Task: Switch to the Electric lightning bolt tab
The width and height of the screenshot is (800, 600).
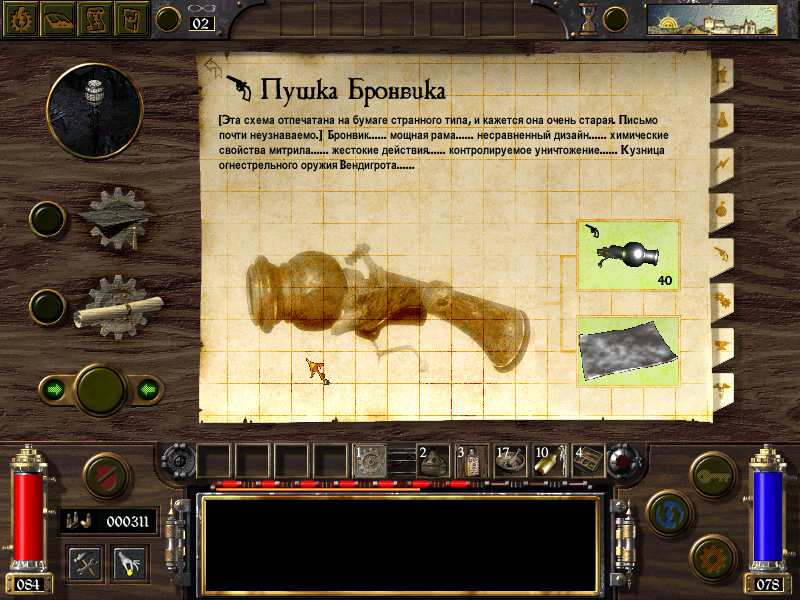Action: click(x=721, y=163)
